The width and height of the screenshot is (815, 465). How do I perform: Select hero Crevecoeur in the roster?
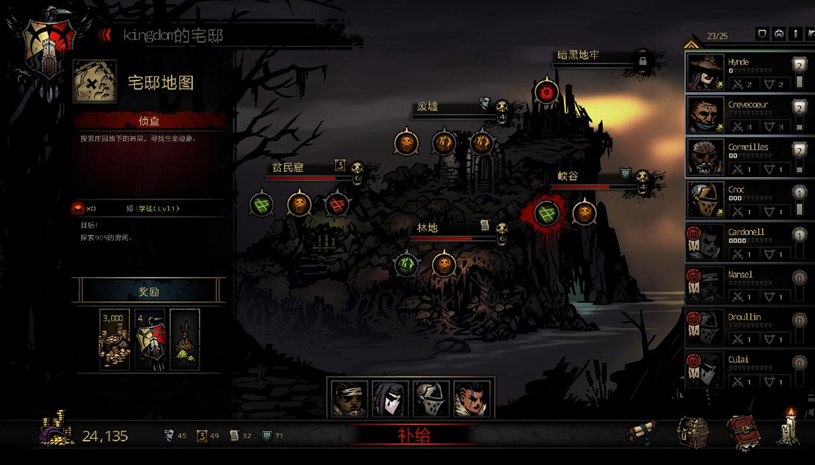click(x=747, y=114)
